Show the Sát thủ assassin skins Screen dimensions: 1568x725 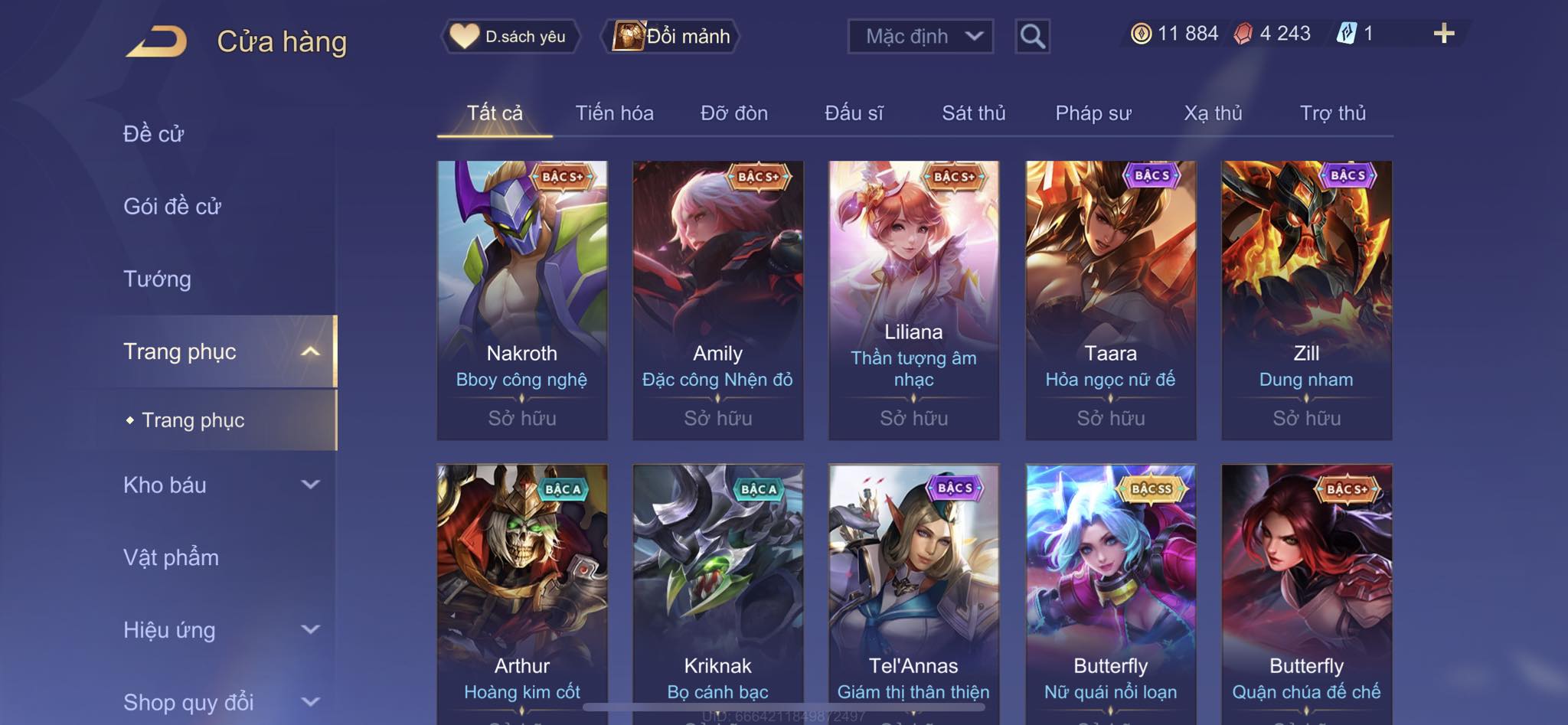pyautogui.click(x=973, y=113)
